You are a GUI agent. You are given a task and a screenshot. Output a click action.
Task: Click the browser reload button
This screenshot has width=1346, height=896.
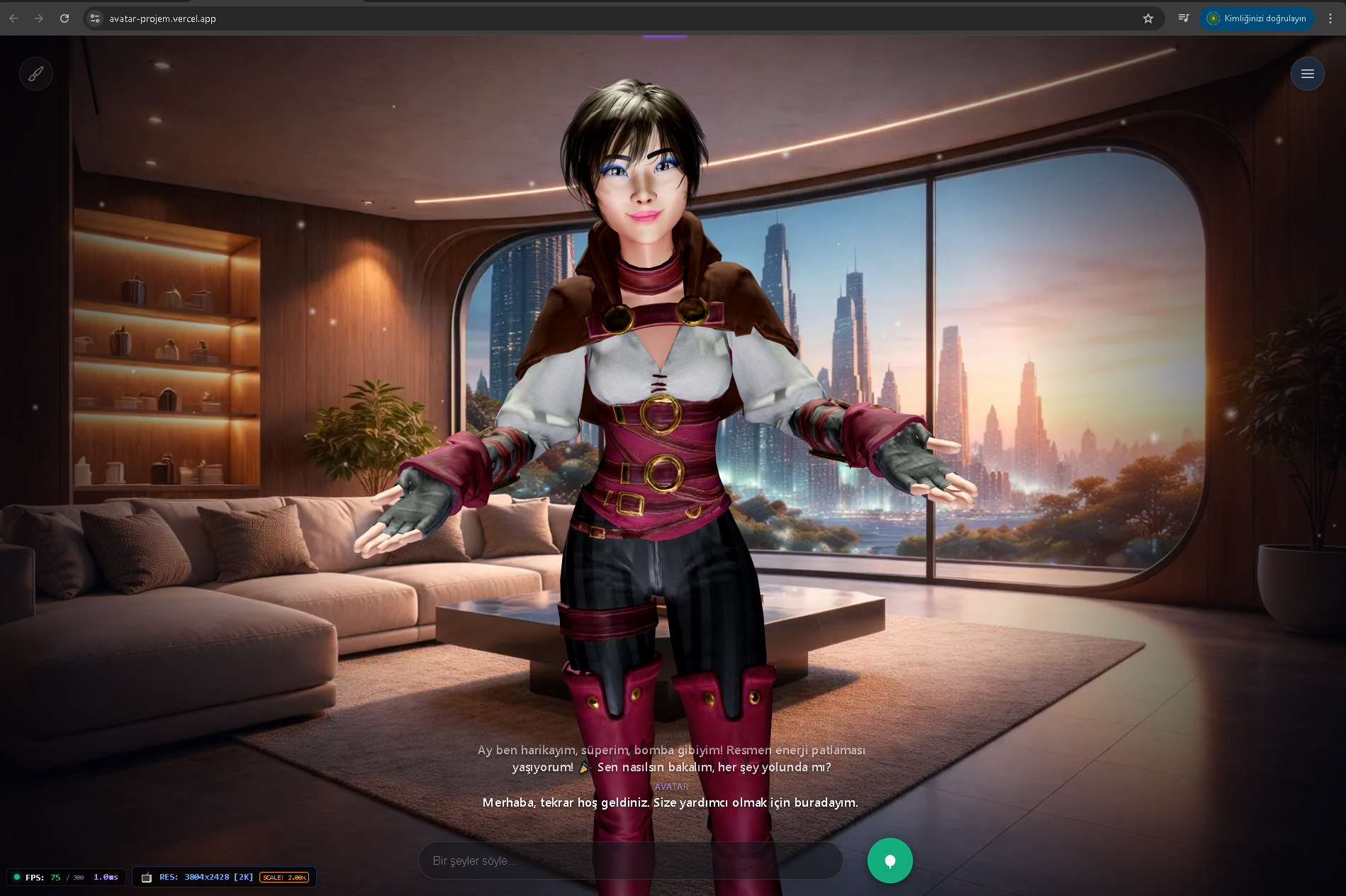coord(64,18)
